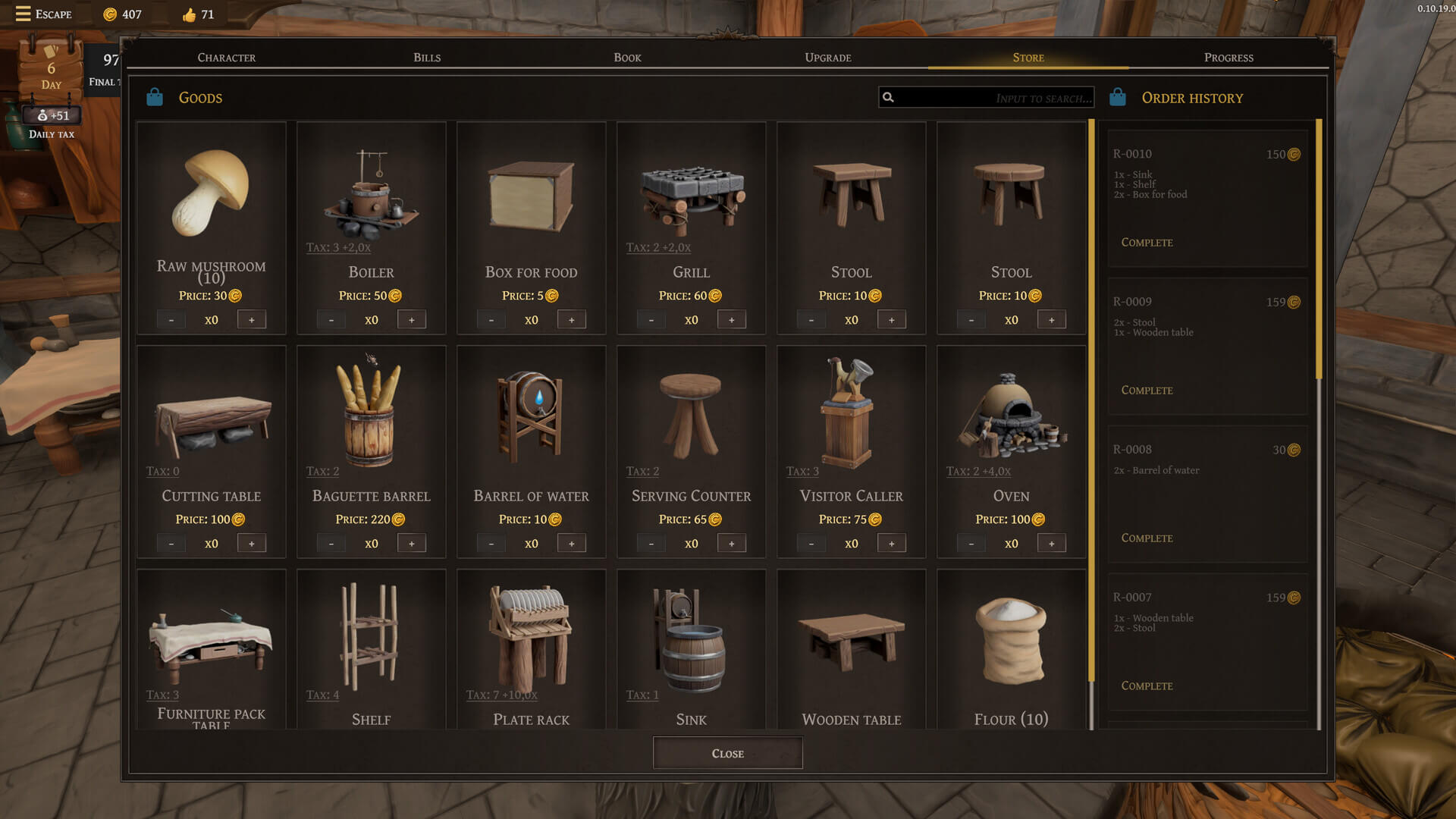Viewport: 1456px width, 819px height.
Task: Increase Grill quantity by one
Action: [x=732, y=320]
